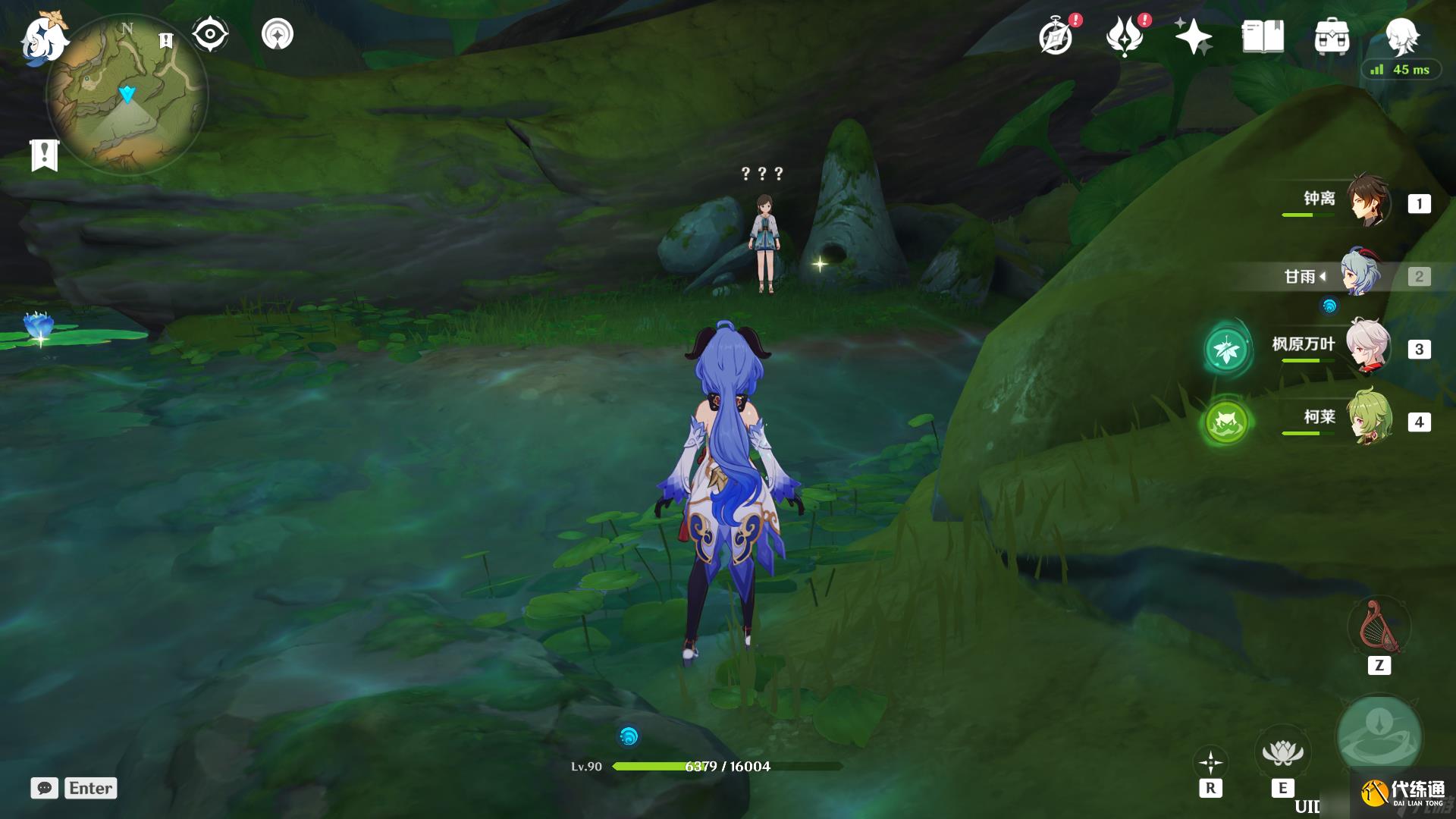Viewport: 1456px width, 819px height.
Task: Open the co-op mode icon
Action: click(x=278, y=34)
